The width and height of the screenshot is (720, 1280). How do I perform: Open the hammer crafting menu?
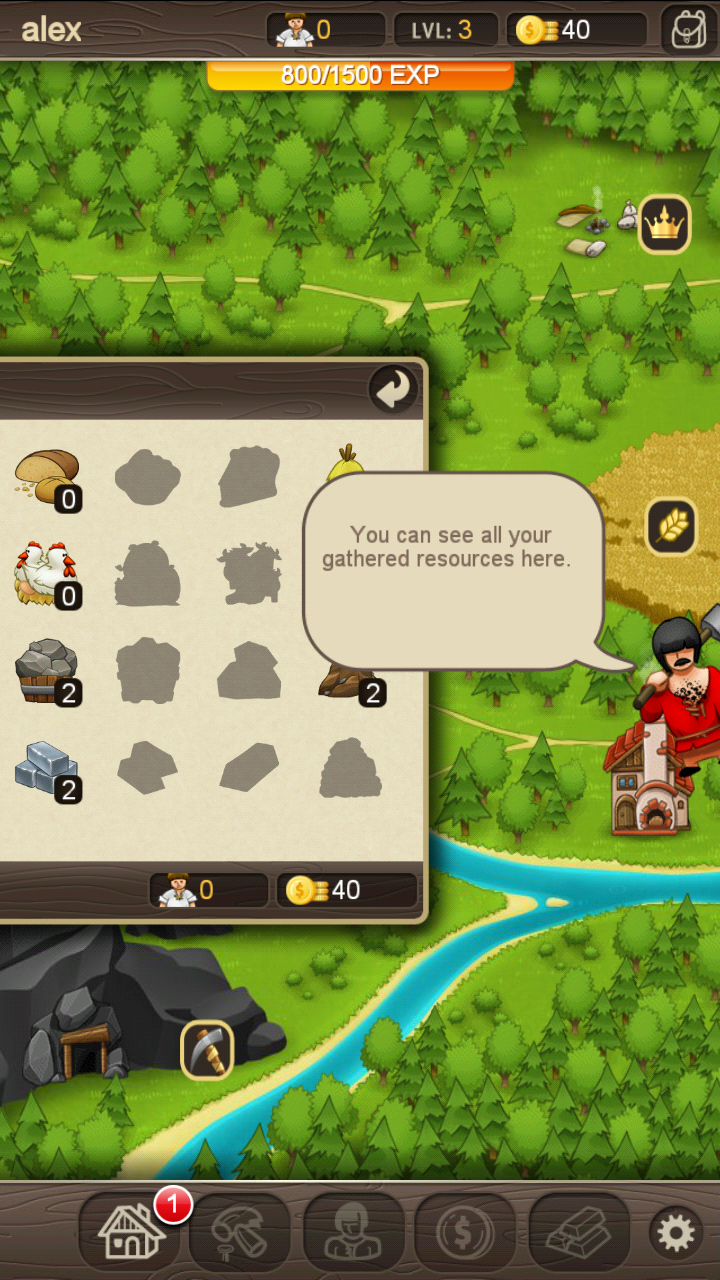[240, 1232]
